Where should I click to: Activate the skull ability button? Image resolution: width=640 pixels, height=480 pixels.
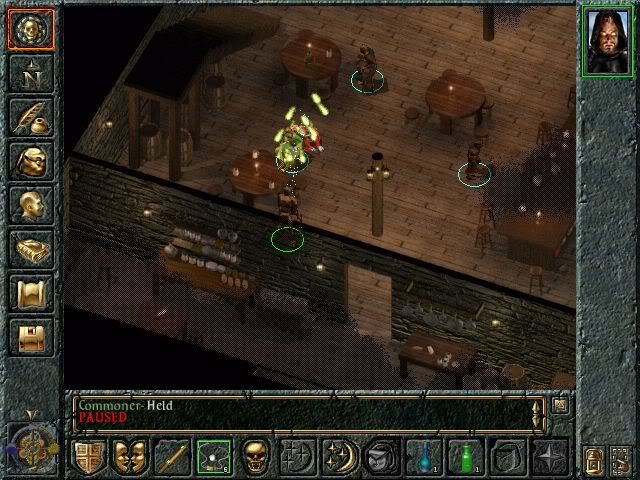[x=255, y=456]
